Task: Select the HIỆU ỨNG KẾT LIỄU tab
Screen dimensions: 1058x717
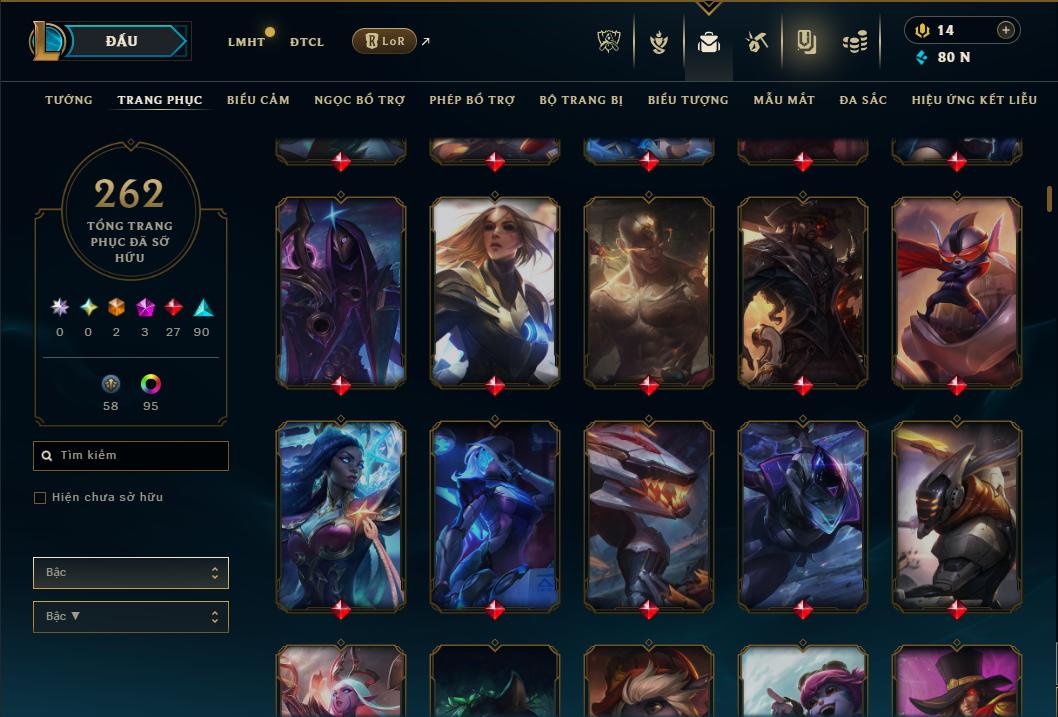Action: [x=972, y=100]
